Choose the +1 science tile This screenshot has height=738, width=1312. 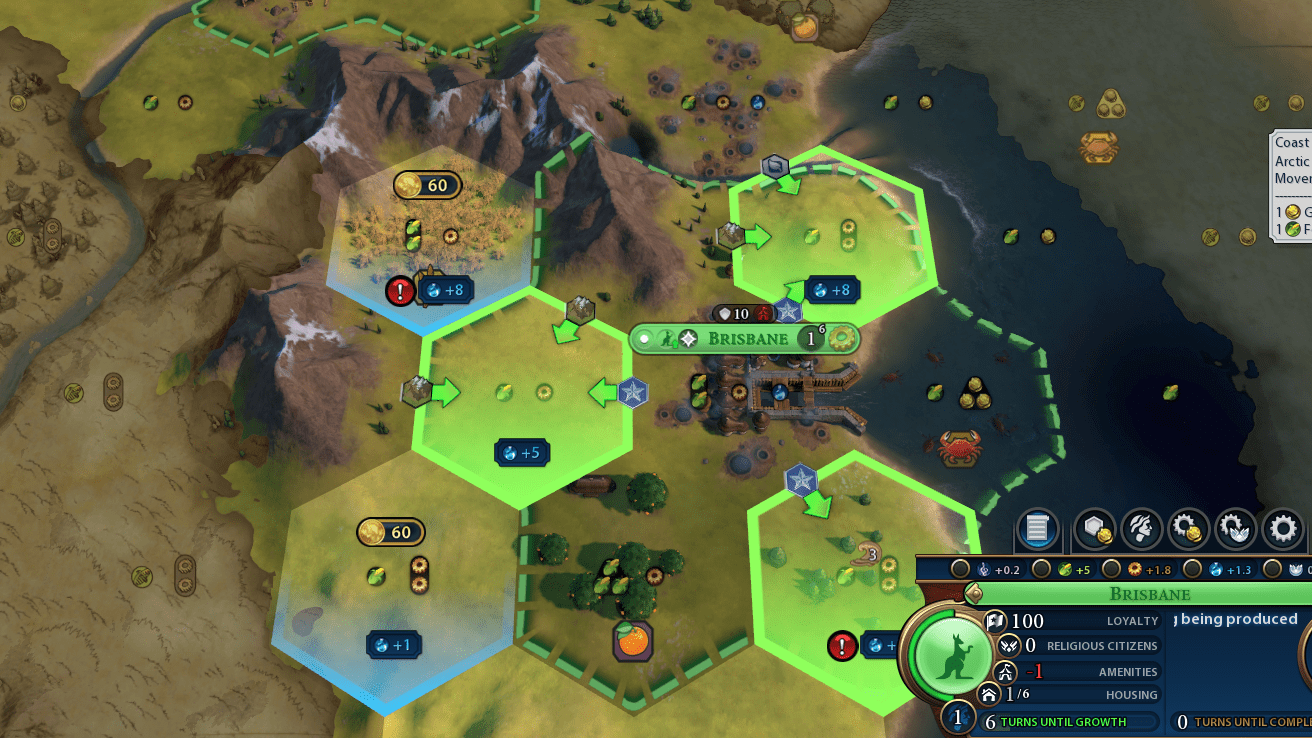point(393,645)
